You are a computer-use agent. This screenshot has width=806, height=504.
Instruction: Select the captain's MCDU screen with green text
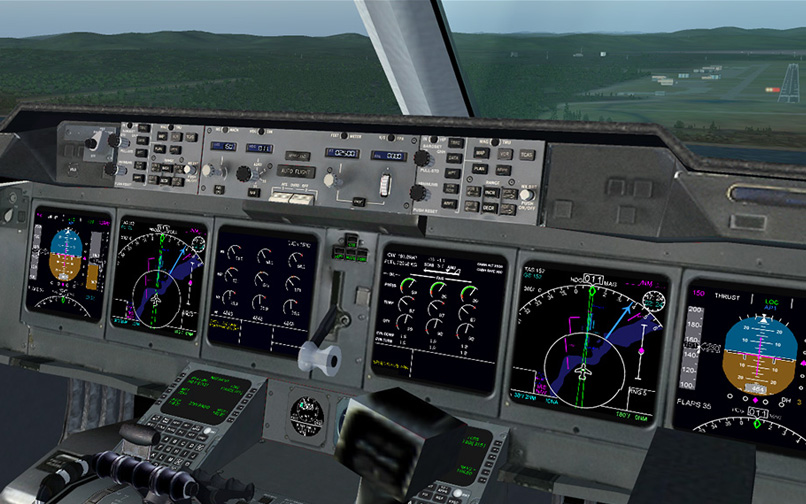(209, 395)
